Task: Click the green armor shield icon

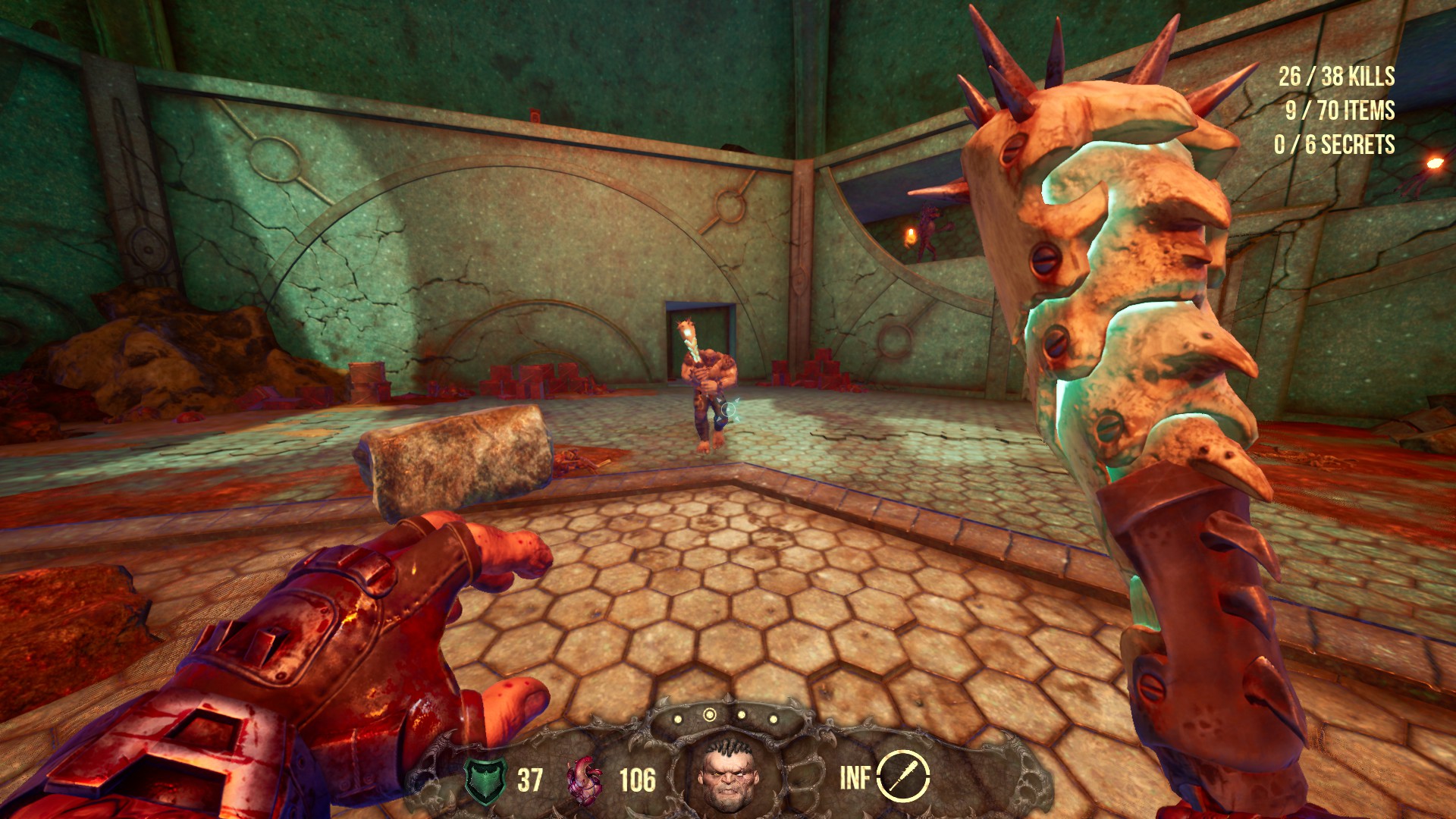Action: click(485, 780)
